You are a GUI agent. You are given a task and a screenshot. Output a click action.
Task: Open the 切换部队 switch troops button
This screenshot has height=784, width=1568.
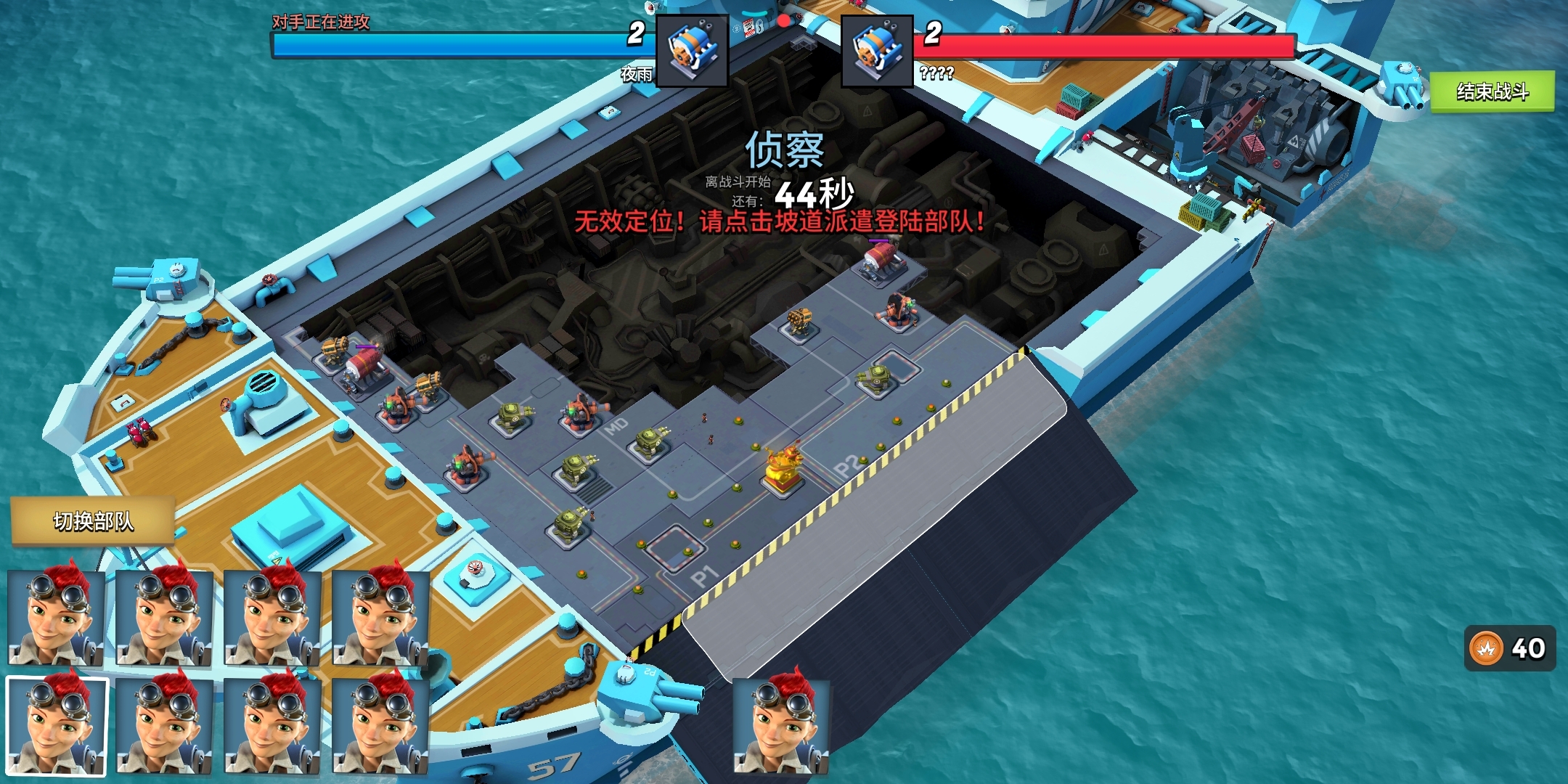[x=93, y=521]
